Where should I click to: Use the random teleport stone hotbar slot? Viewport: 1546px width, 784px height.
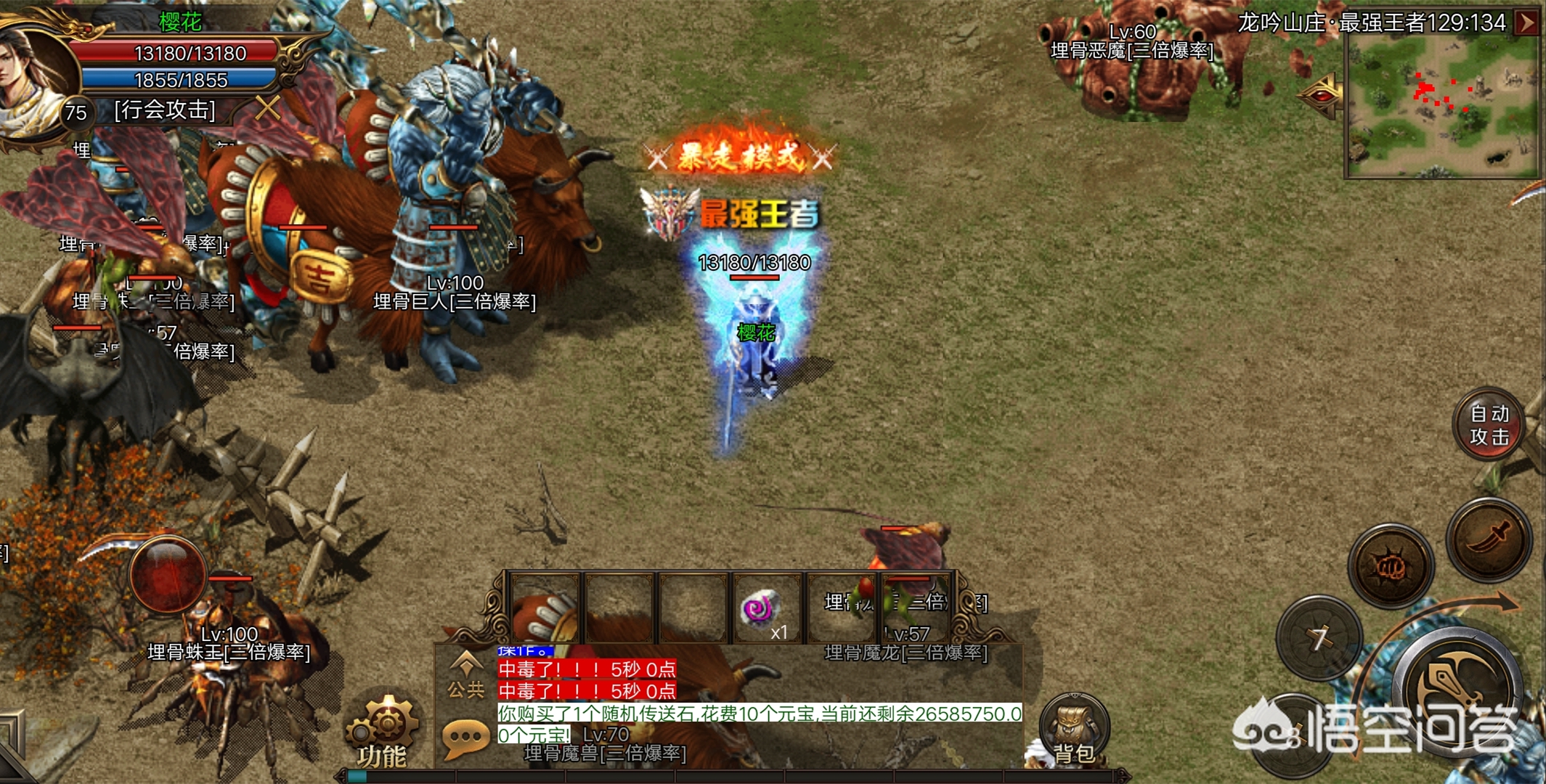[x=764, y=610]
